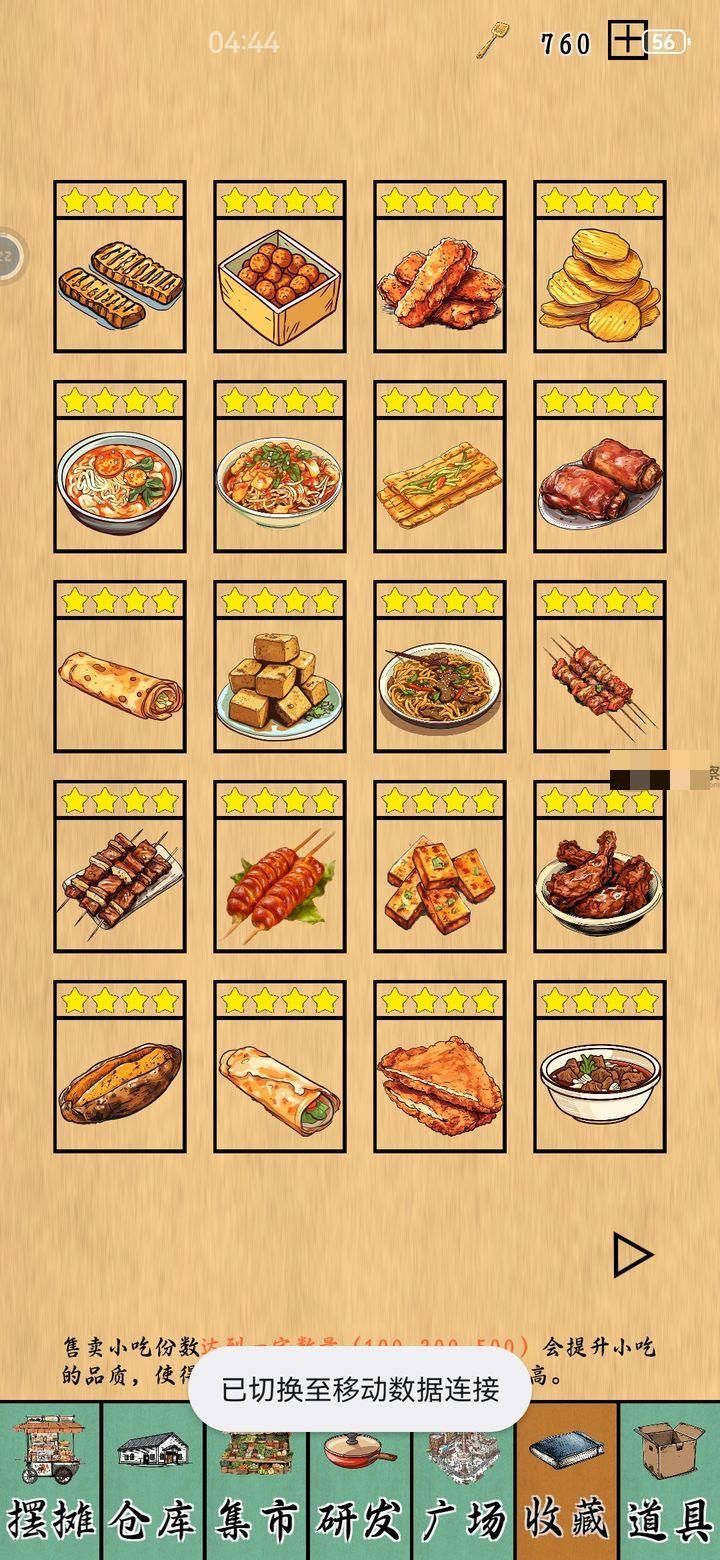Go to the 集市 market tab
Viewport: 720px width, 1560px height.
tap(256, 1480)
